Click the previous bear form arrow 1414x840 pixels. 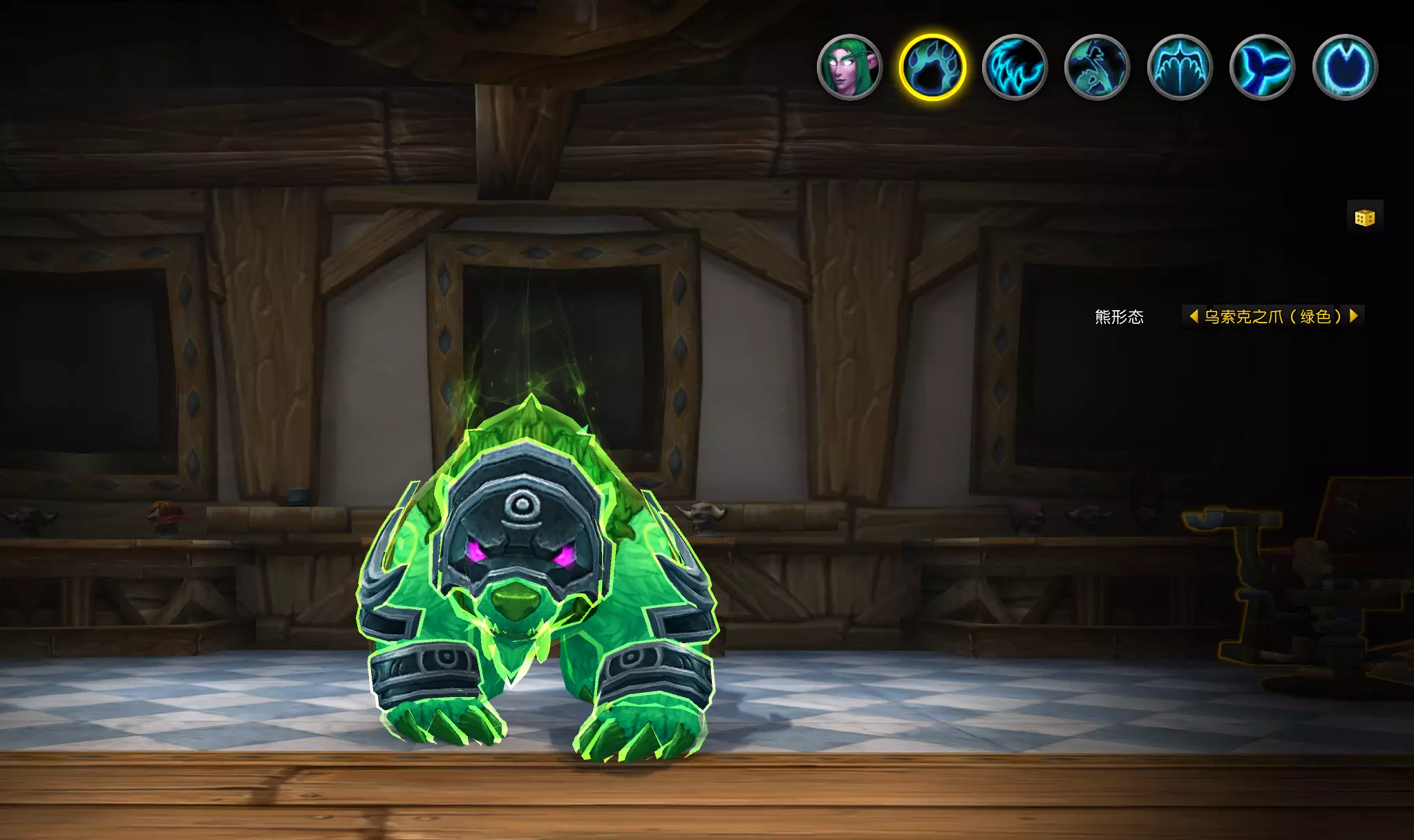(1194, 316)
